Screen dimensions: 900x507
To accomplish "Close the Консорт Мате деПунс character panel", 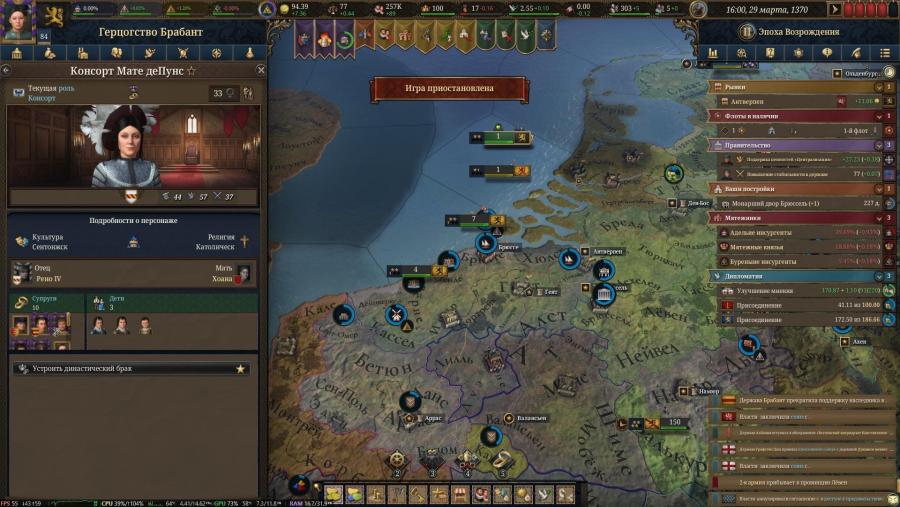I will (x=261, y=71).
